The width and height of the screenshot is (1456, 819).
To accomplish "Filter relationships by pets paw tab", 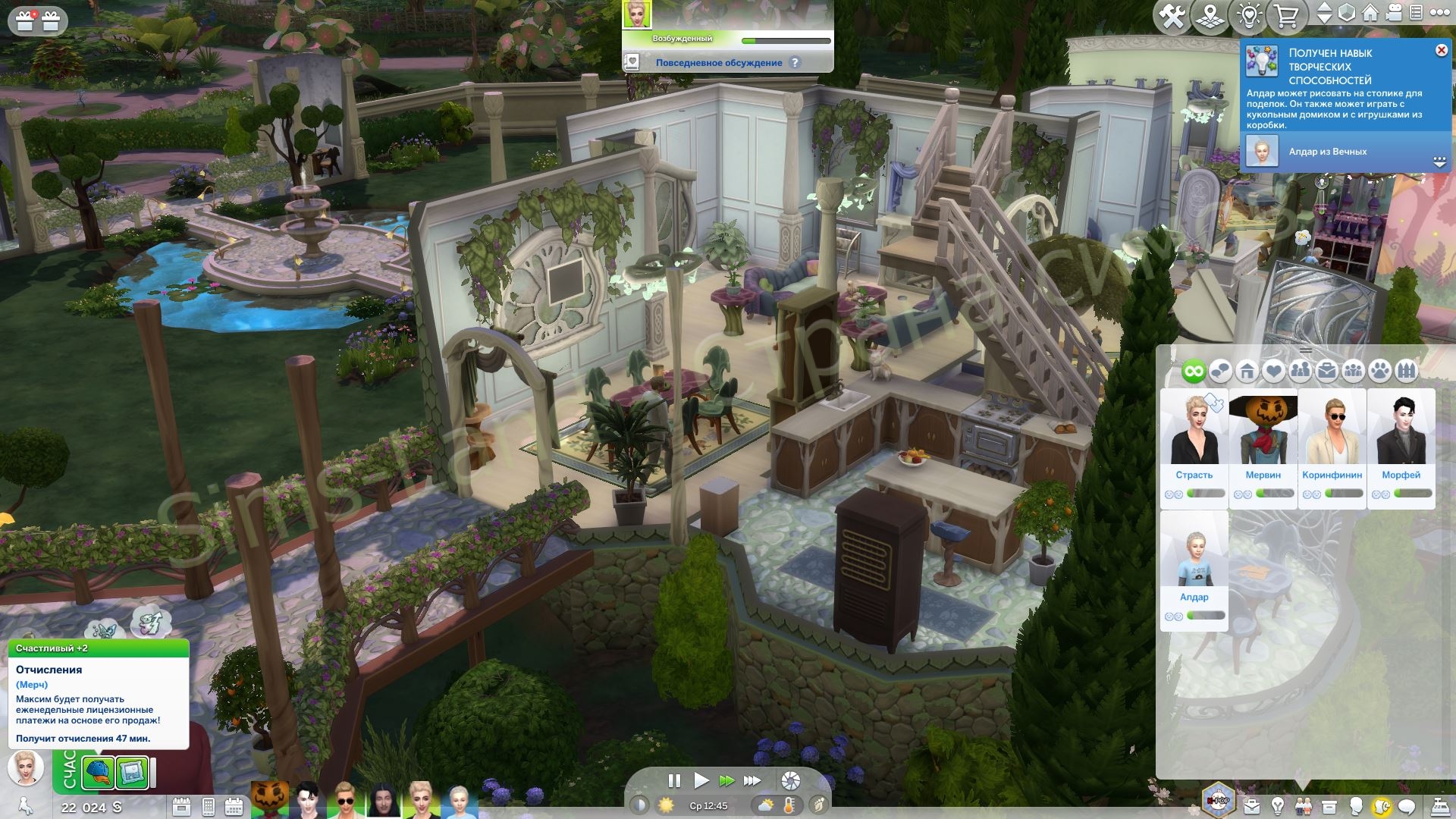I will click(x=1380, y=372).
